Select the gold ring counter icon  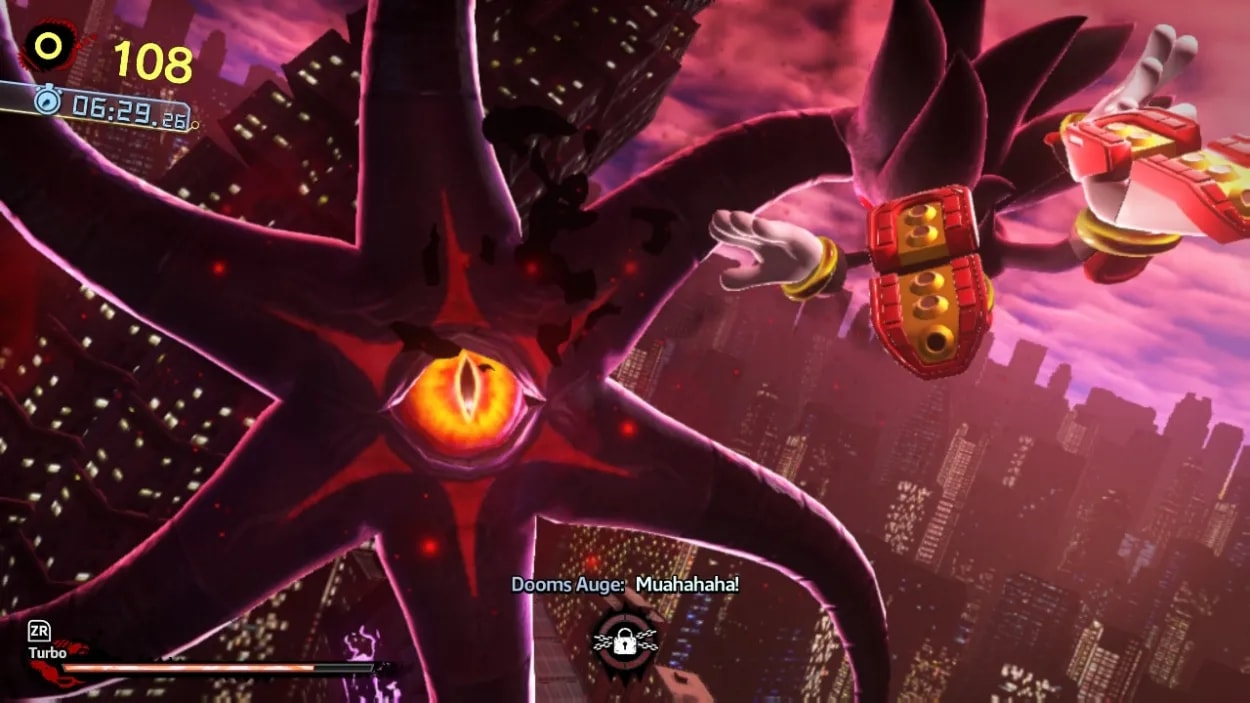pyautogui.click(x=47, y=46)
